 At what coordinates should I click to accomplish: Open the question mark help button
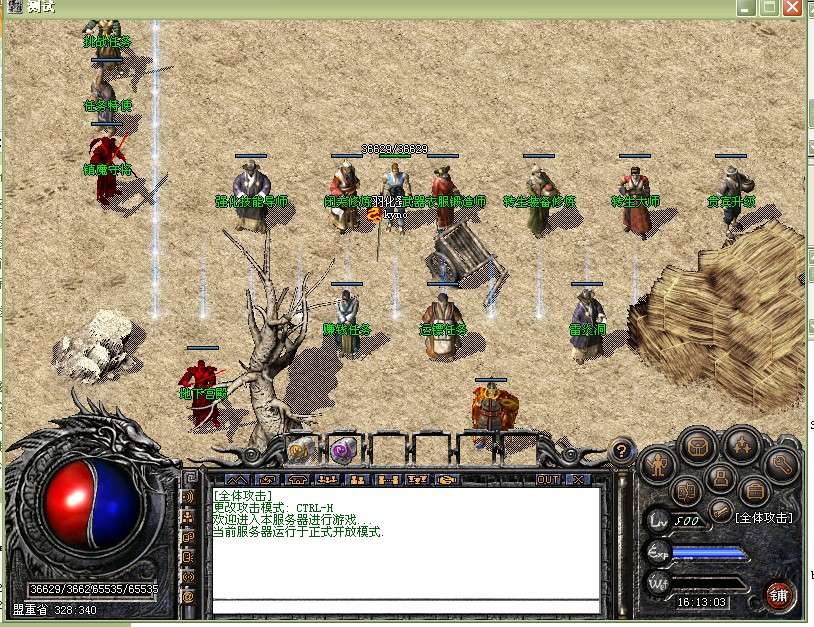click(621, 451)
